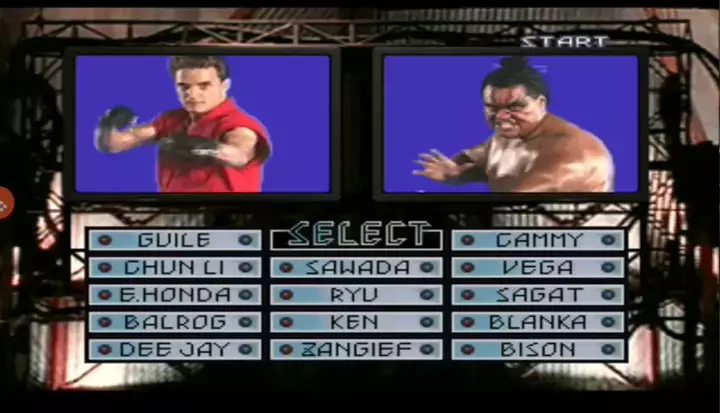
Task: Select the Balrog entry
Action: click(x=174, y=322)
